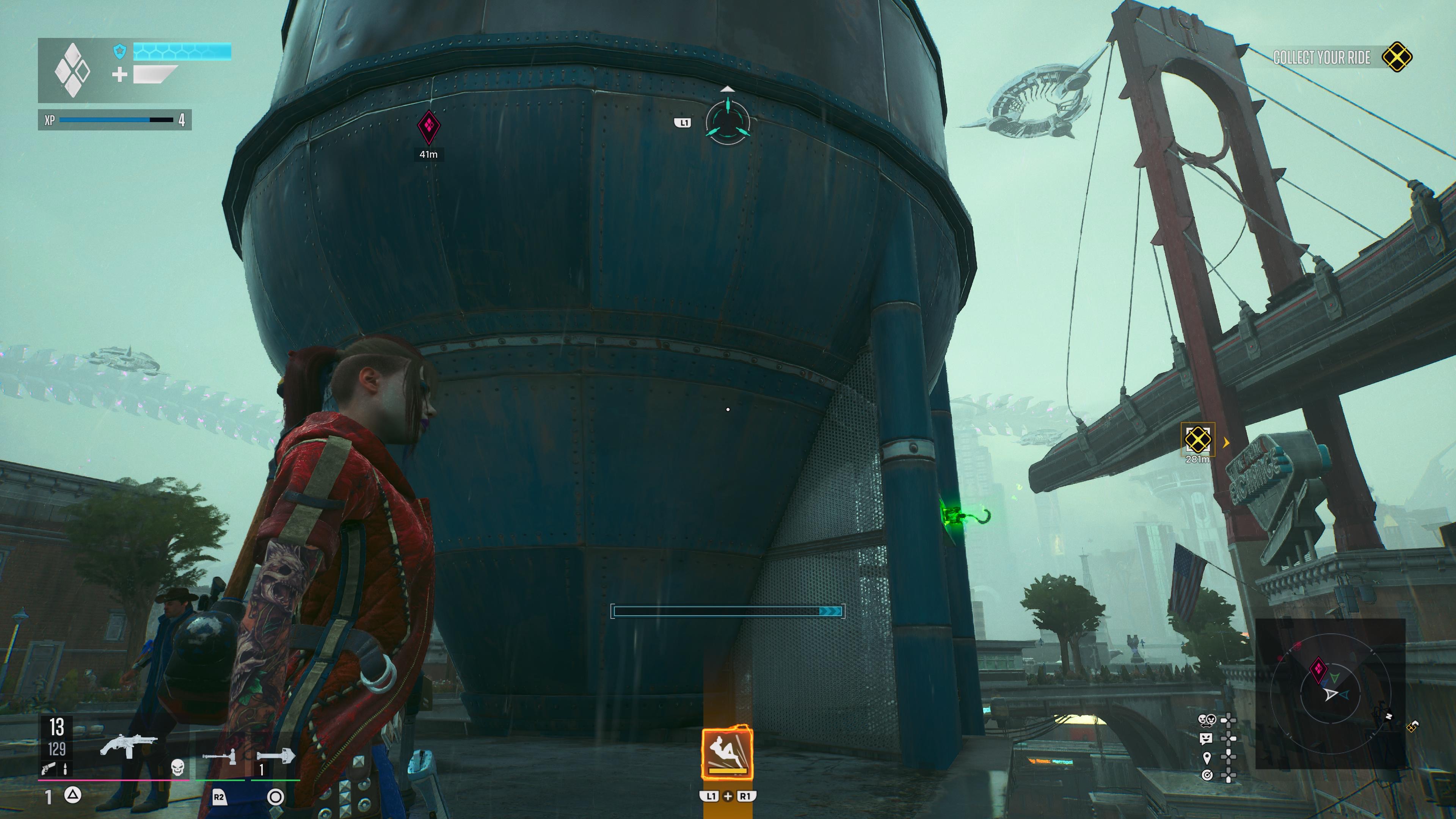The height and width of the screenshot is (819, 1456).
Task: Activate the orange traversal attack ability icon
Action: click(x=727, y=754)
